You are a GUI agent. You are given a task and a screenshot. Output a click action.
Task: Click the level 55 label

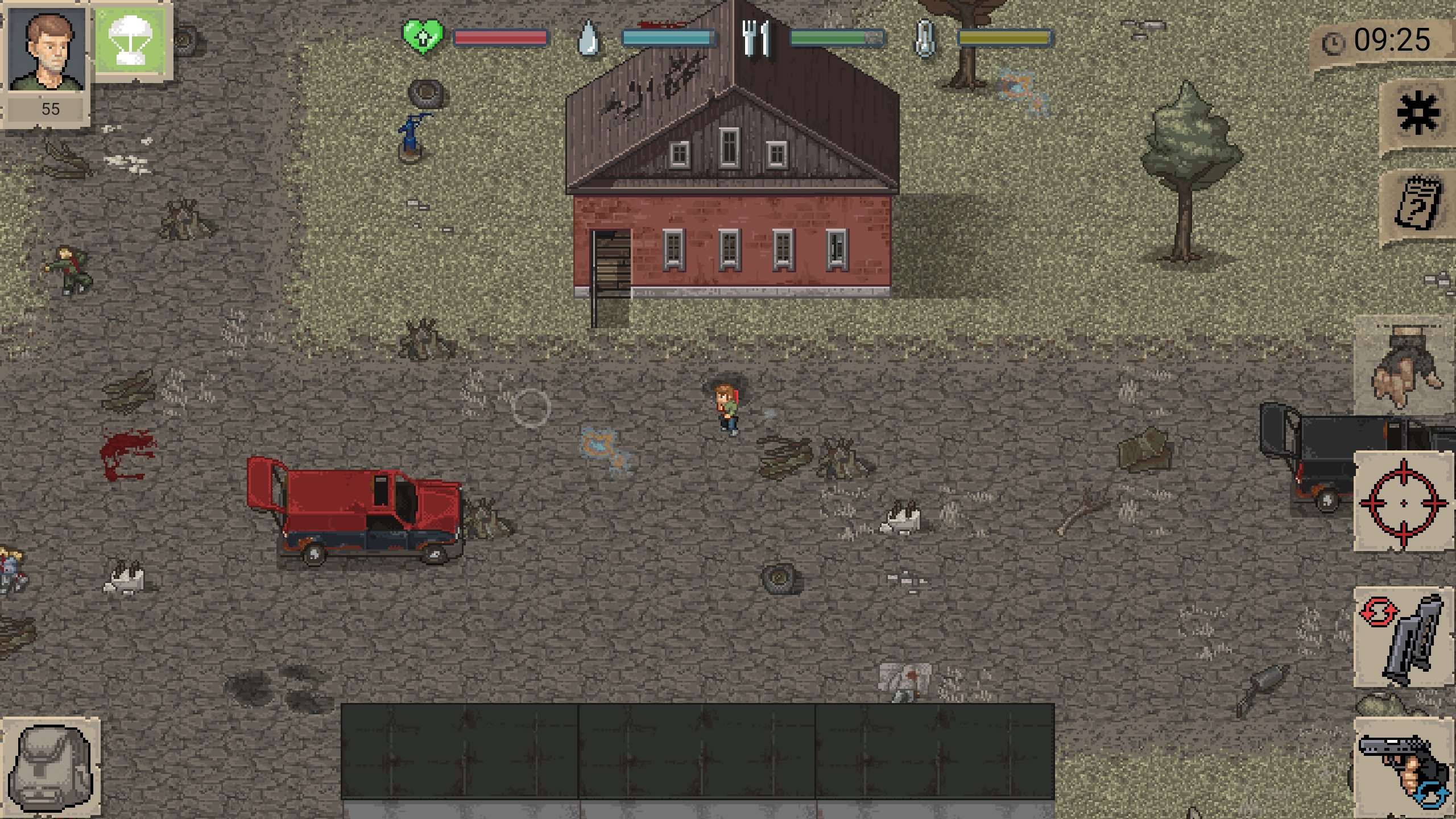click(50, 109)
